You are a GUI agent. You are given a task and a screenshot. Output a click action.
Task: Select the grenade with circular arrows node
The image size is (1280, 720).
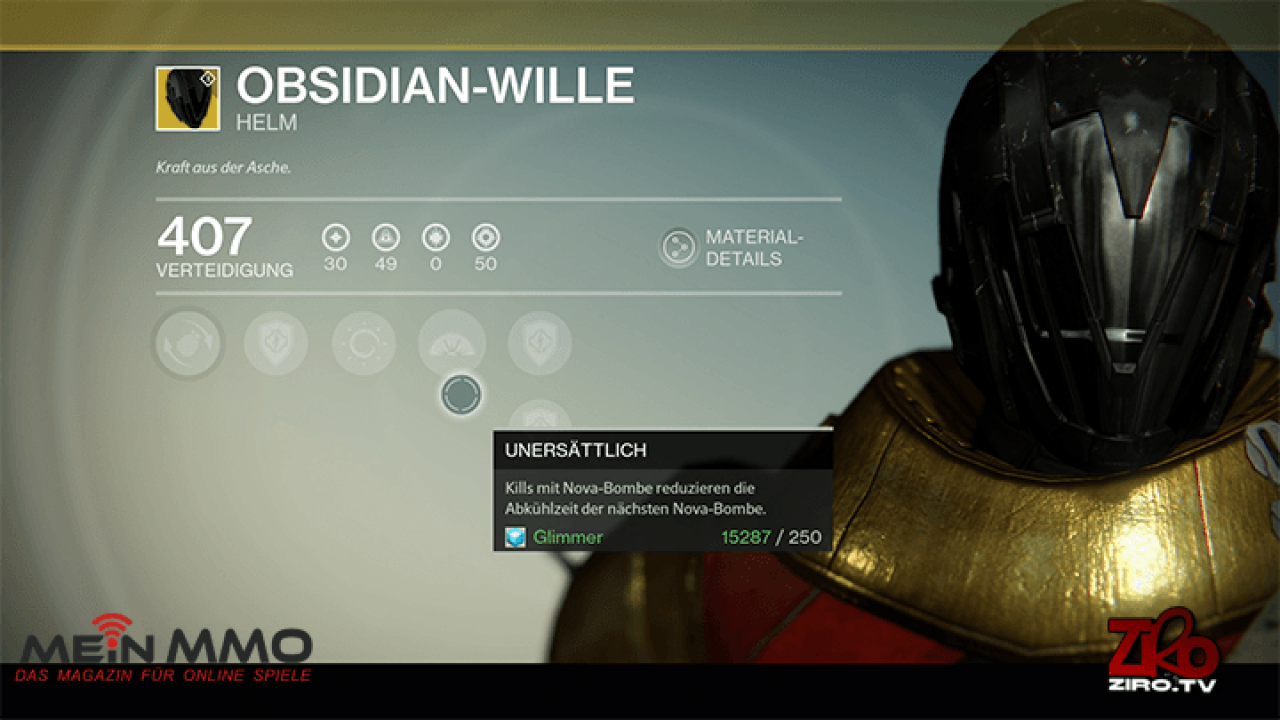click(188, 343)
